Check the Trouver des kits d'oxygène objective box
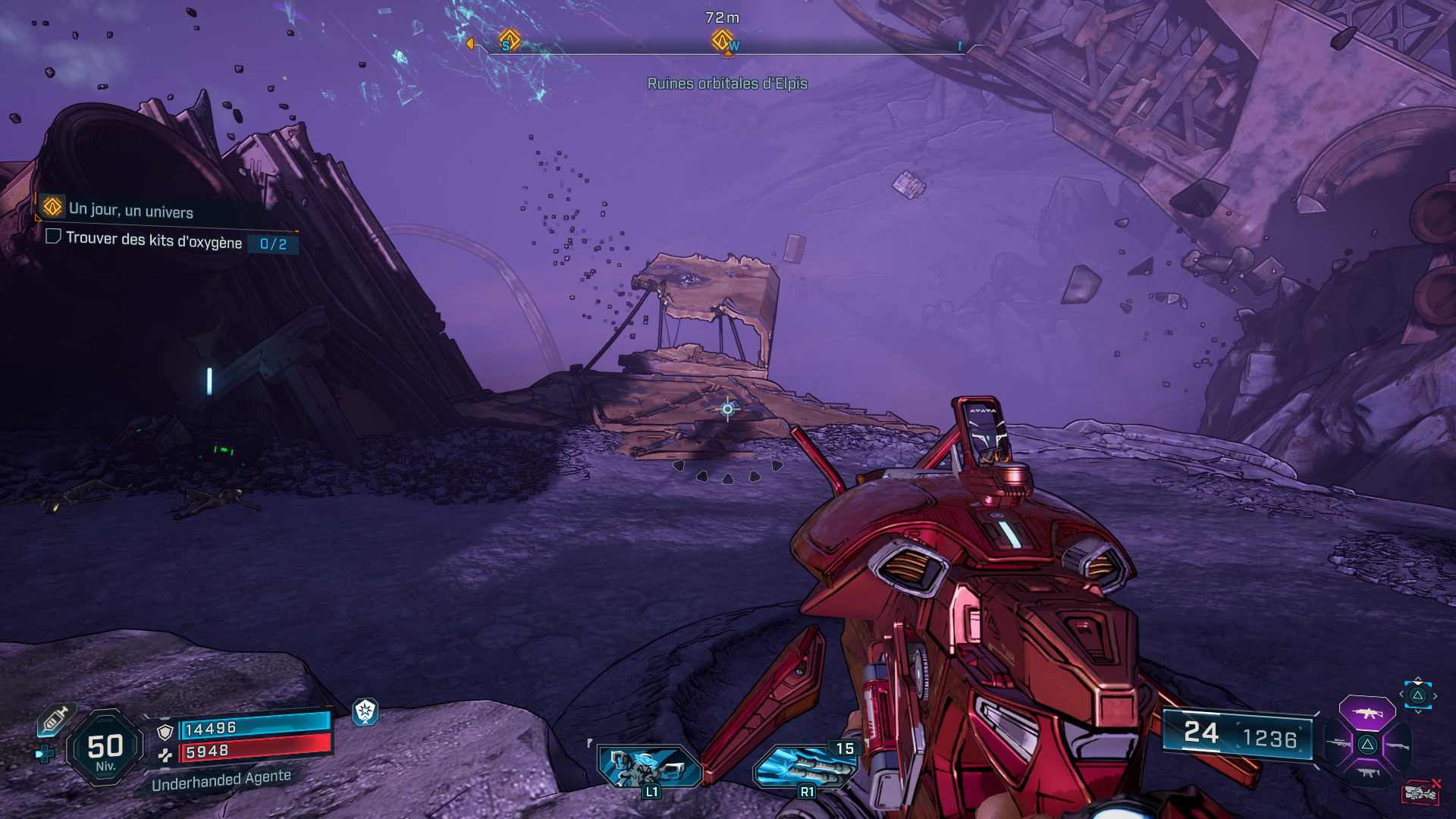1456x819 pixels. click(x=52, y=238)
